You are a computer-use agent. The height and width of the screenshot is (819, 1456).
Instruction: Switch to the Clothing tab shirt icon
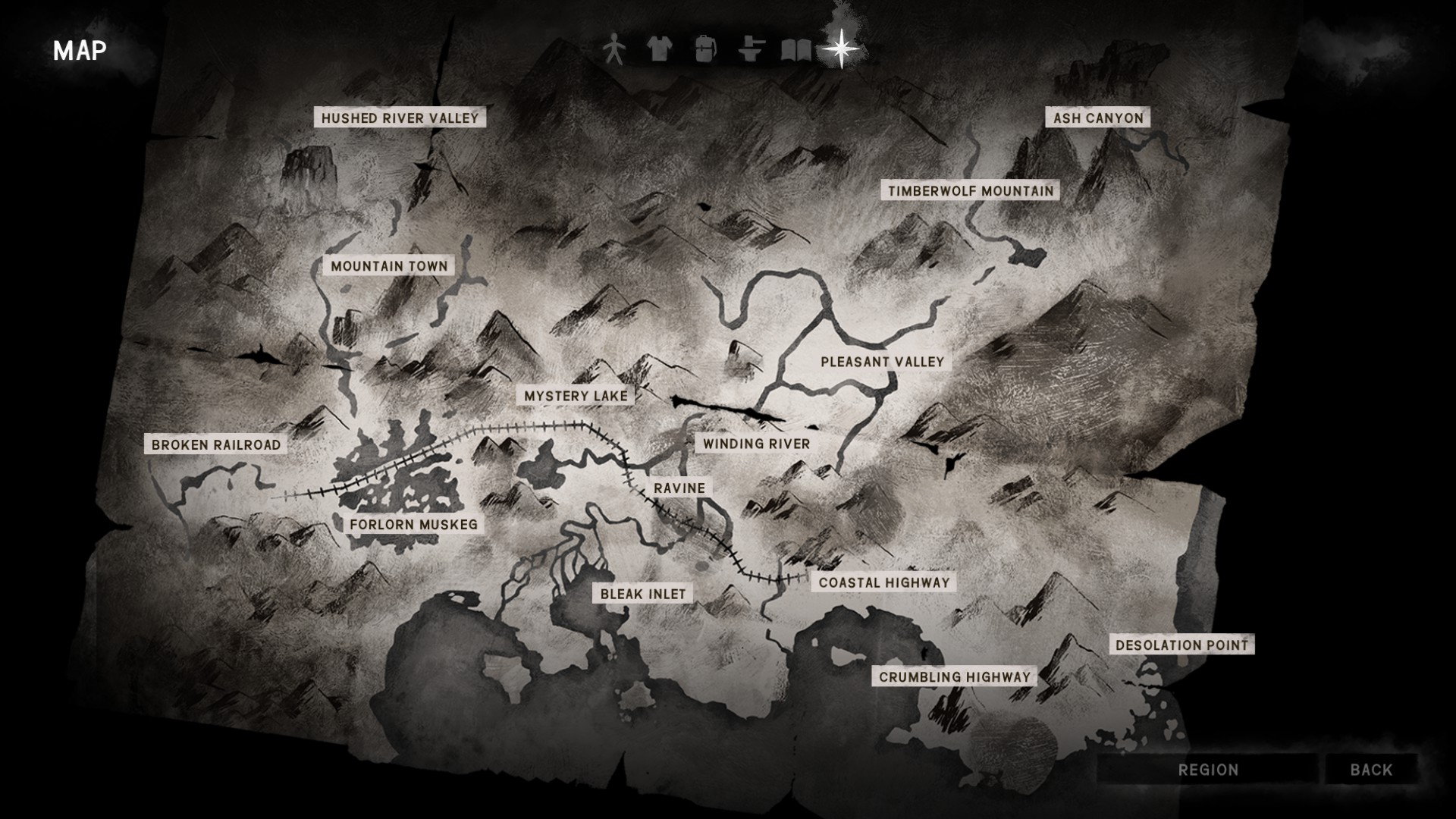click(659, 49)
